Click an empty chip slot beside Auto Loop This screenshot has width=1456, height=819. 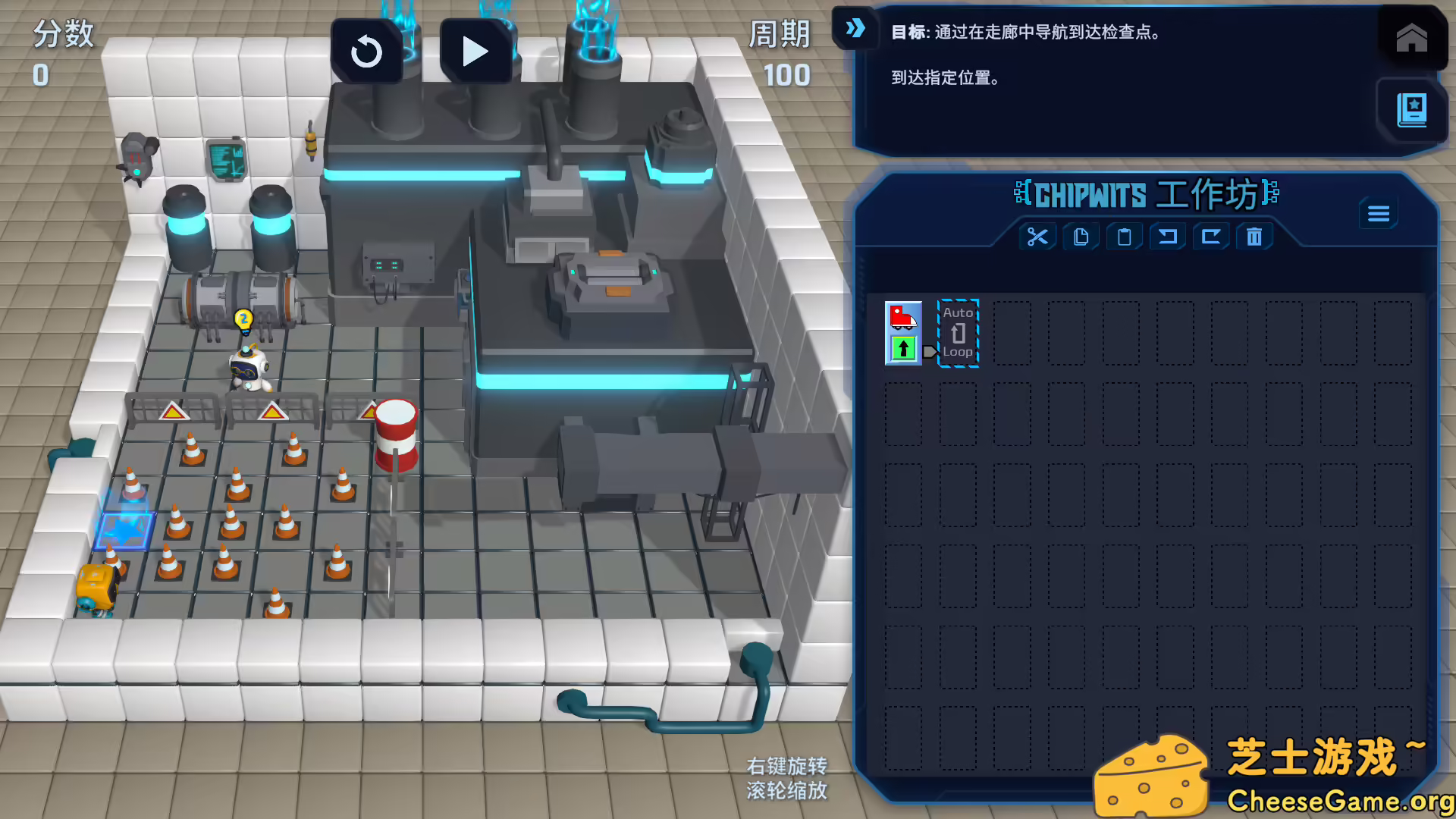click(x=1013, y=332)
